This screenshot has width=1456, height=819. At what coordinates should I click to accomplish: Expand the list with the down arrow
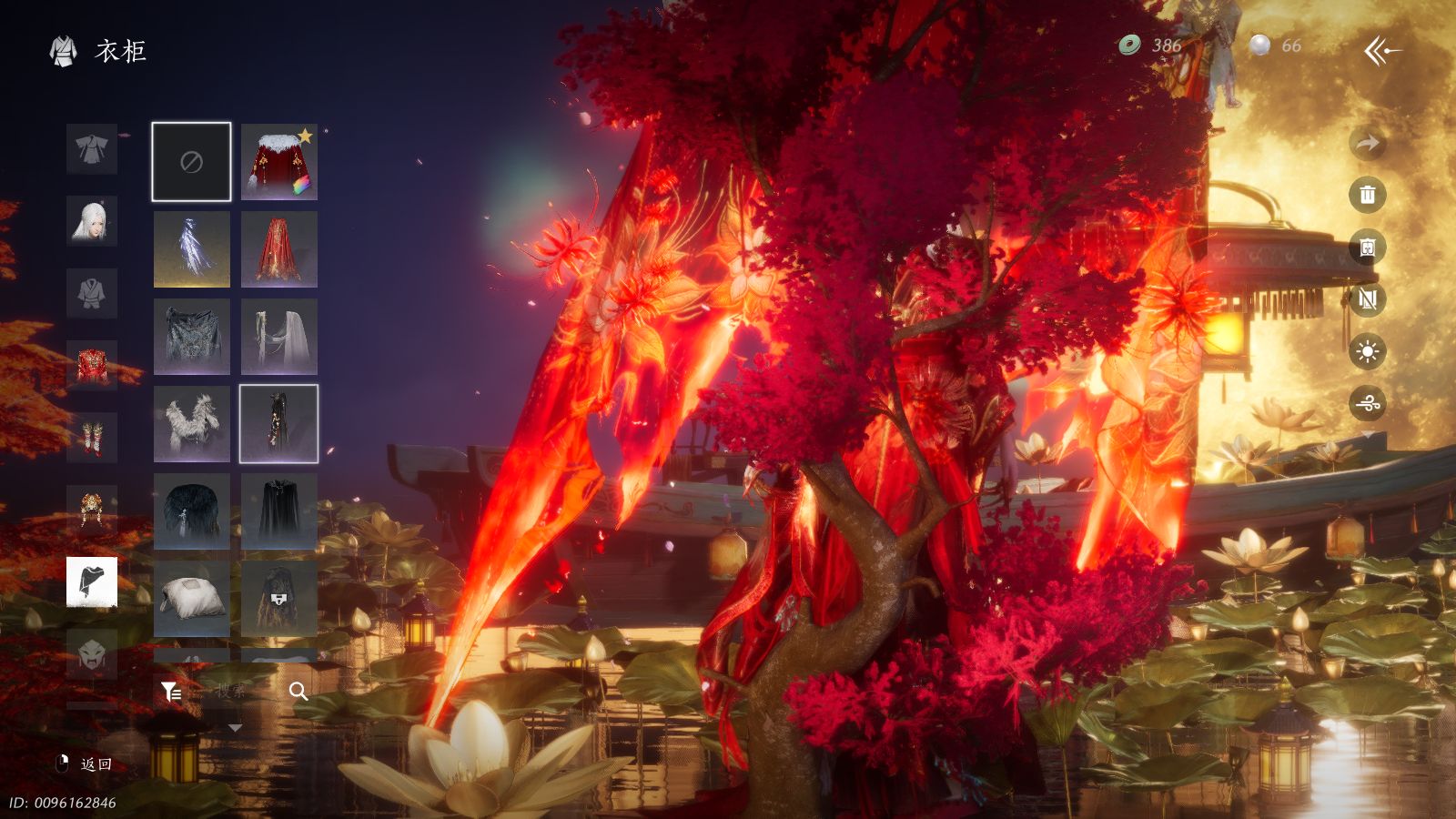click(235, 728)
